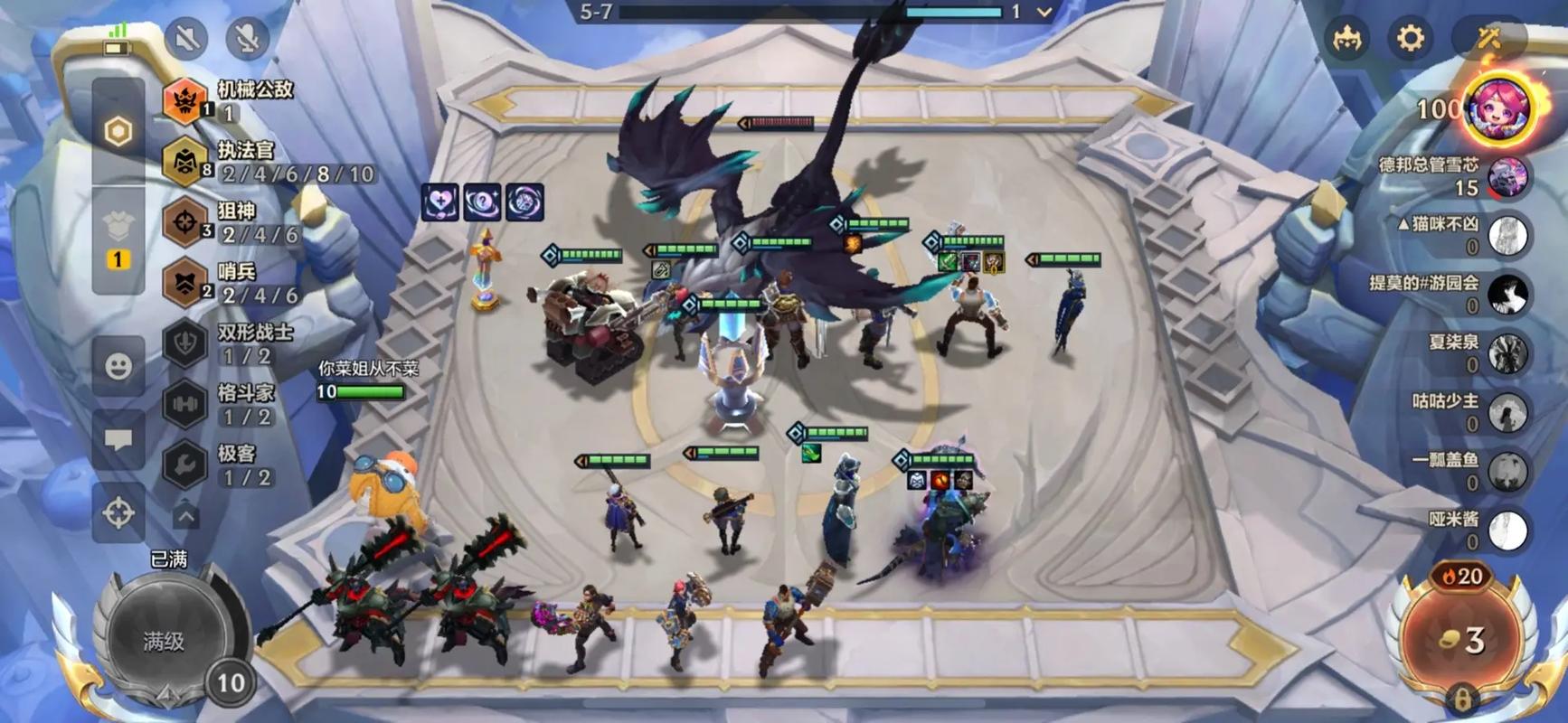
Task: Open the settings gear menu
Action: (1410, 38)
